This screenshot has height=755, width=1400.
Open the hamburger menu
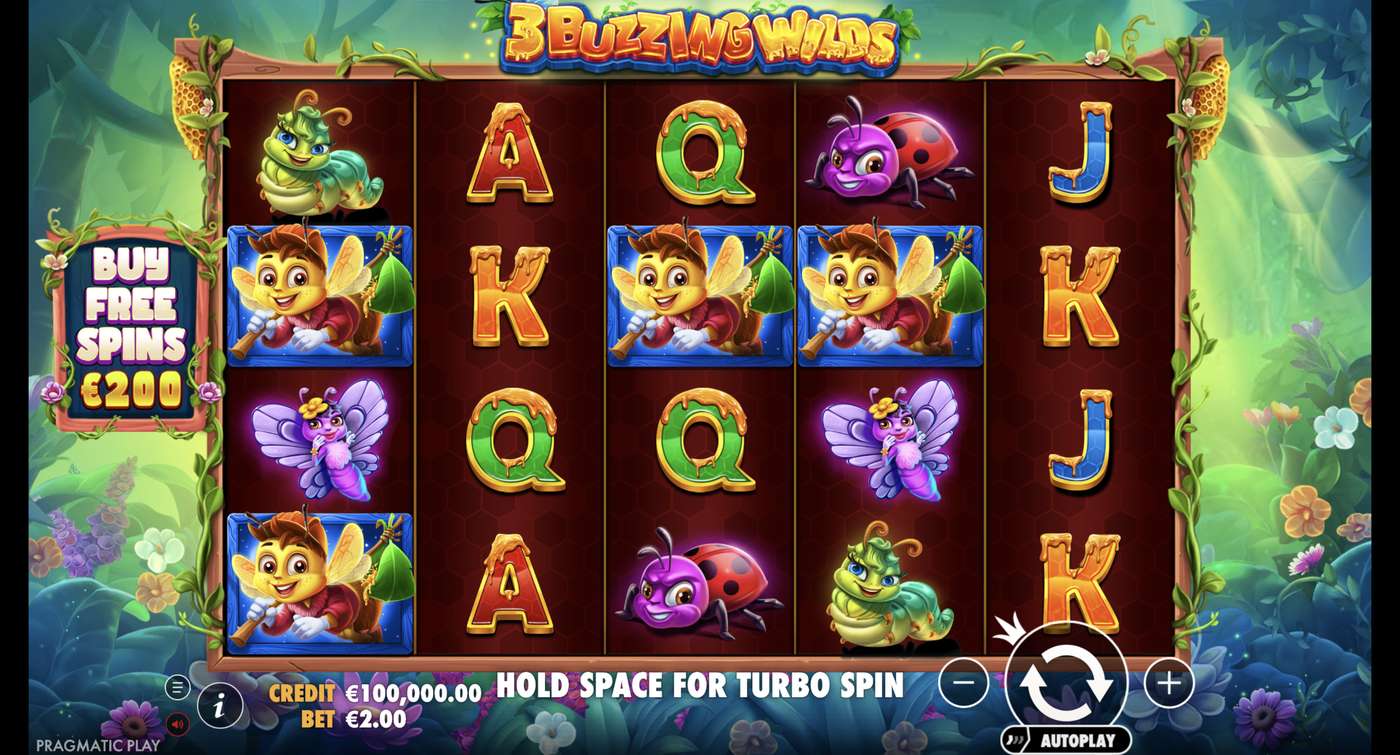point(177,687)
